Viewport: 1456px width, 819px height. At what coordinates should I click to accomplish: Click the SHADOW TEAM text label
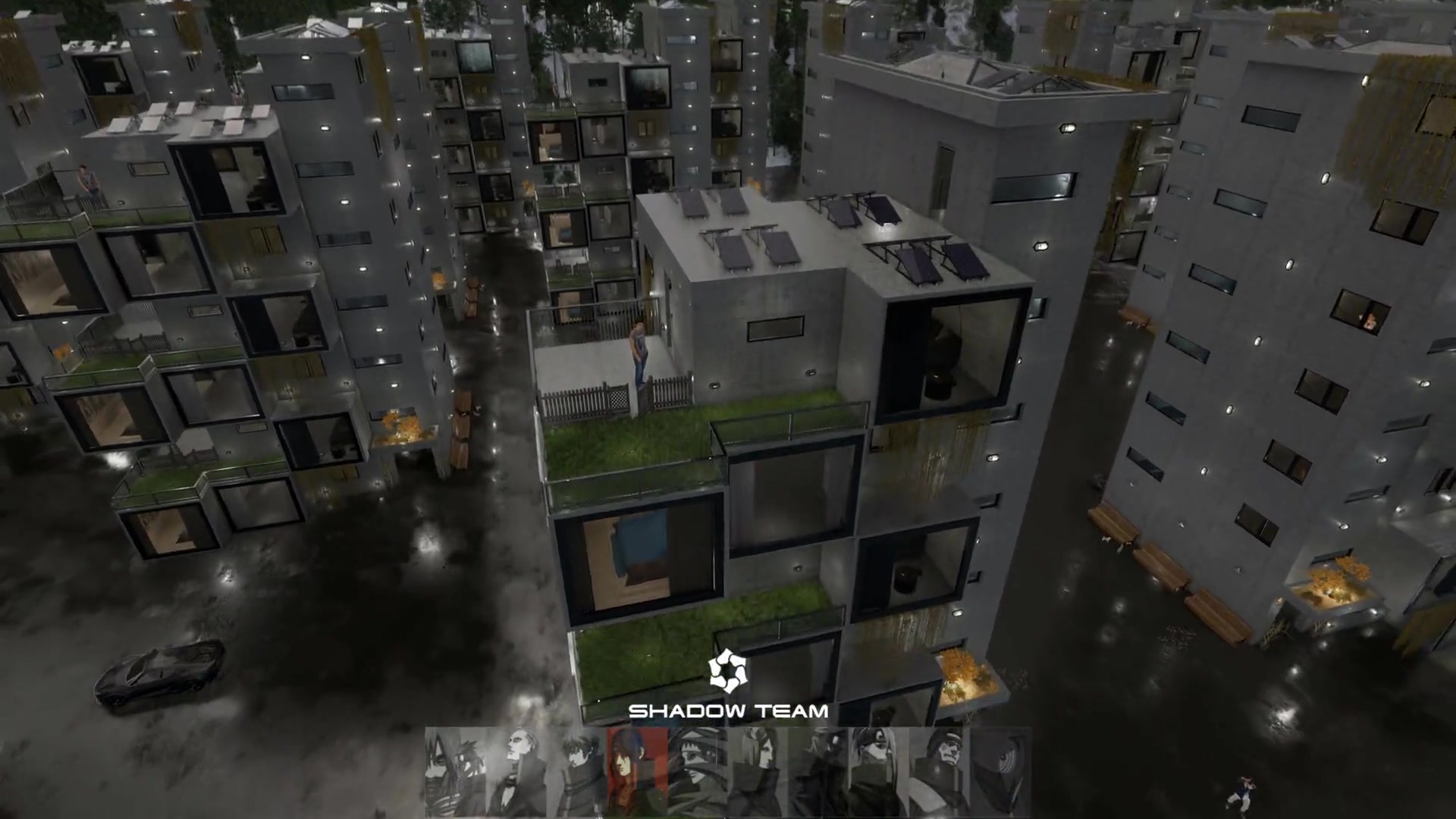click(x=728, y=711)
